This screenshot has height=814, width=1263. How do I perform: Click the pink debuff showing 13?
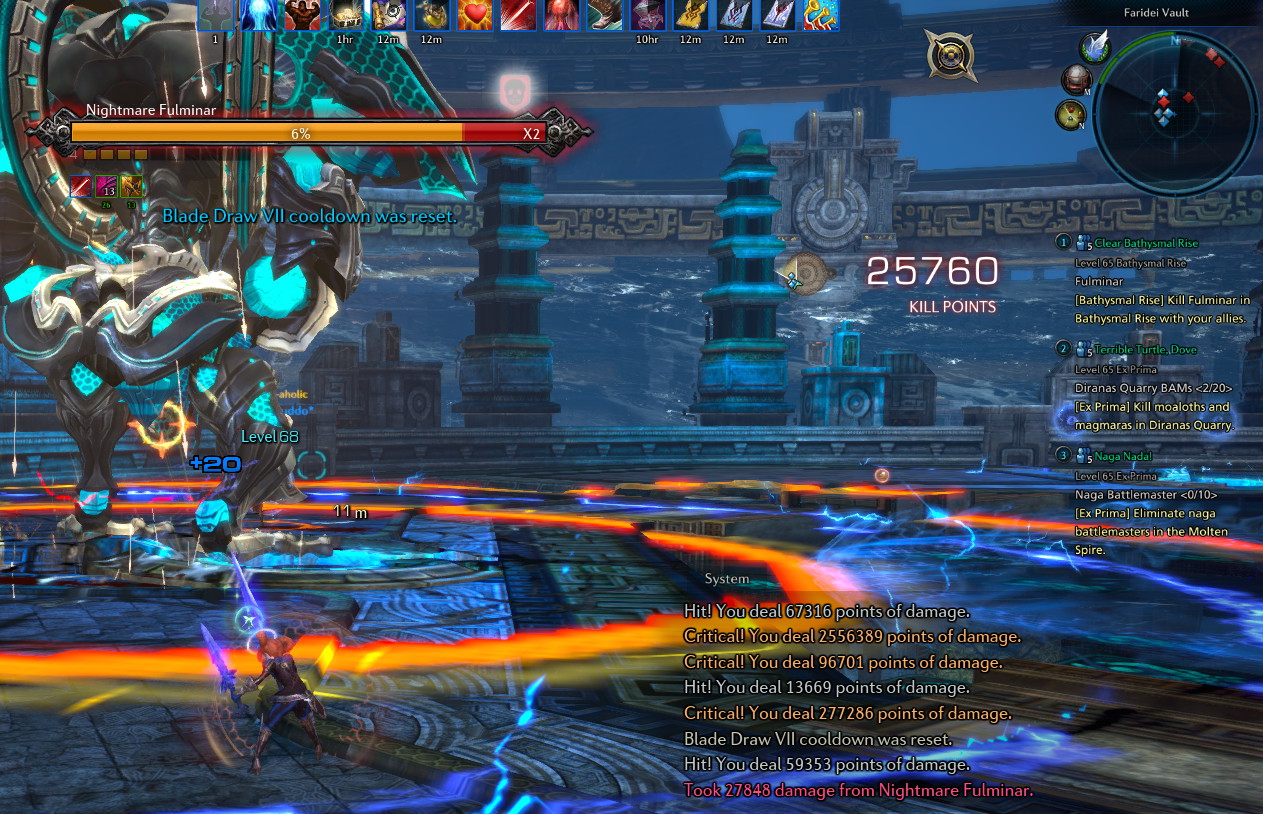(x=107, y=187)
